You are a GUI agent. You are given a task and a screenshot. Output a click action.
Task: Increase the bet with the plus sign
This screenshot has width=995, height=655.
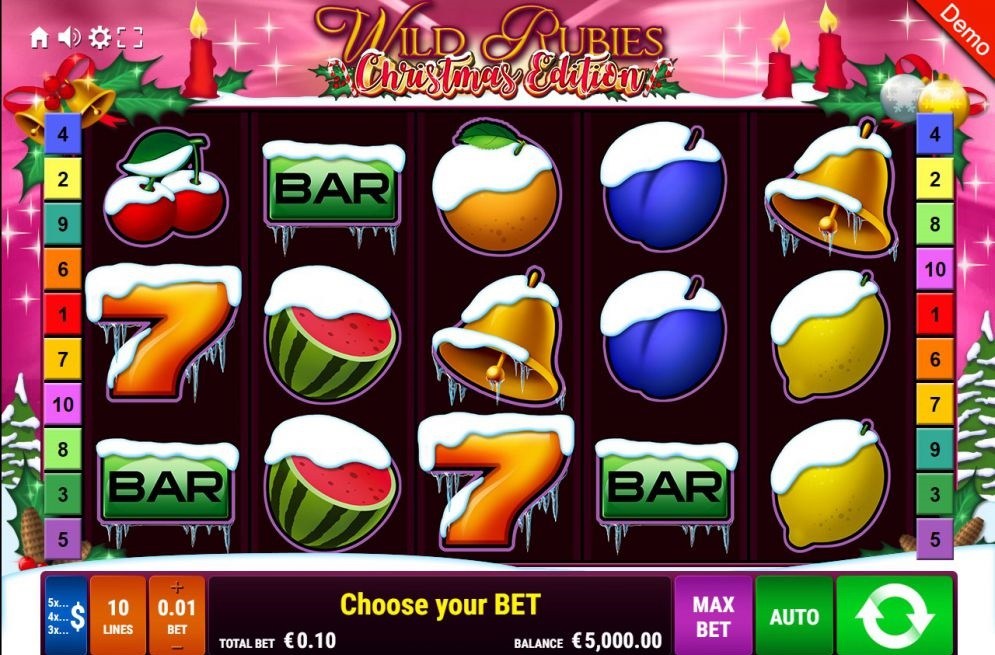coord(177,588)
